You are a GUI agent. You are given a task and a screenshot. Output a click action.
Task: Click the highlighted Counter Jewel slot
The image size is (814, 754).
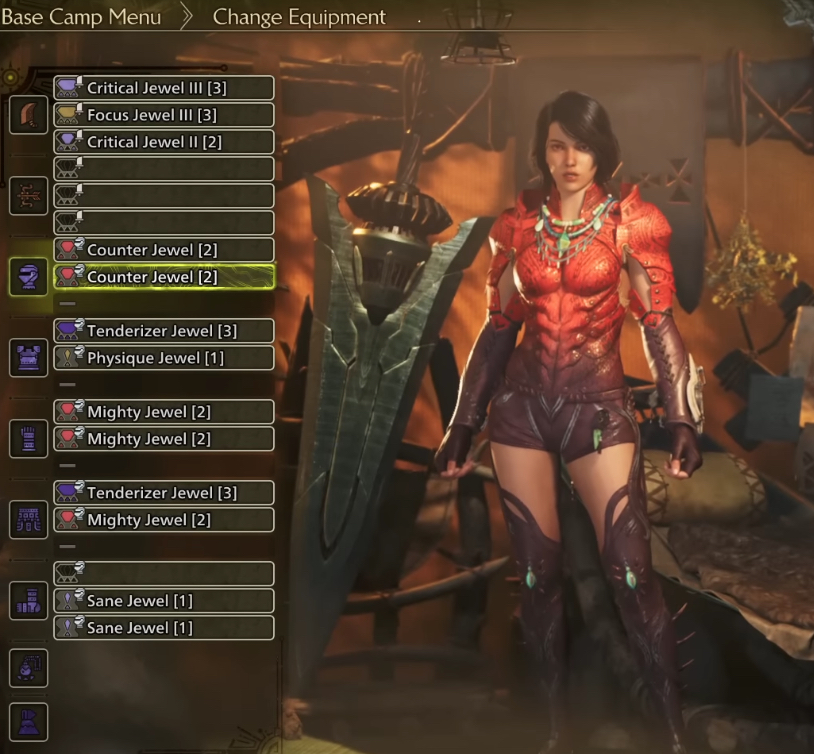(x=163, y=277)
